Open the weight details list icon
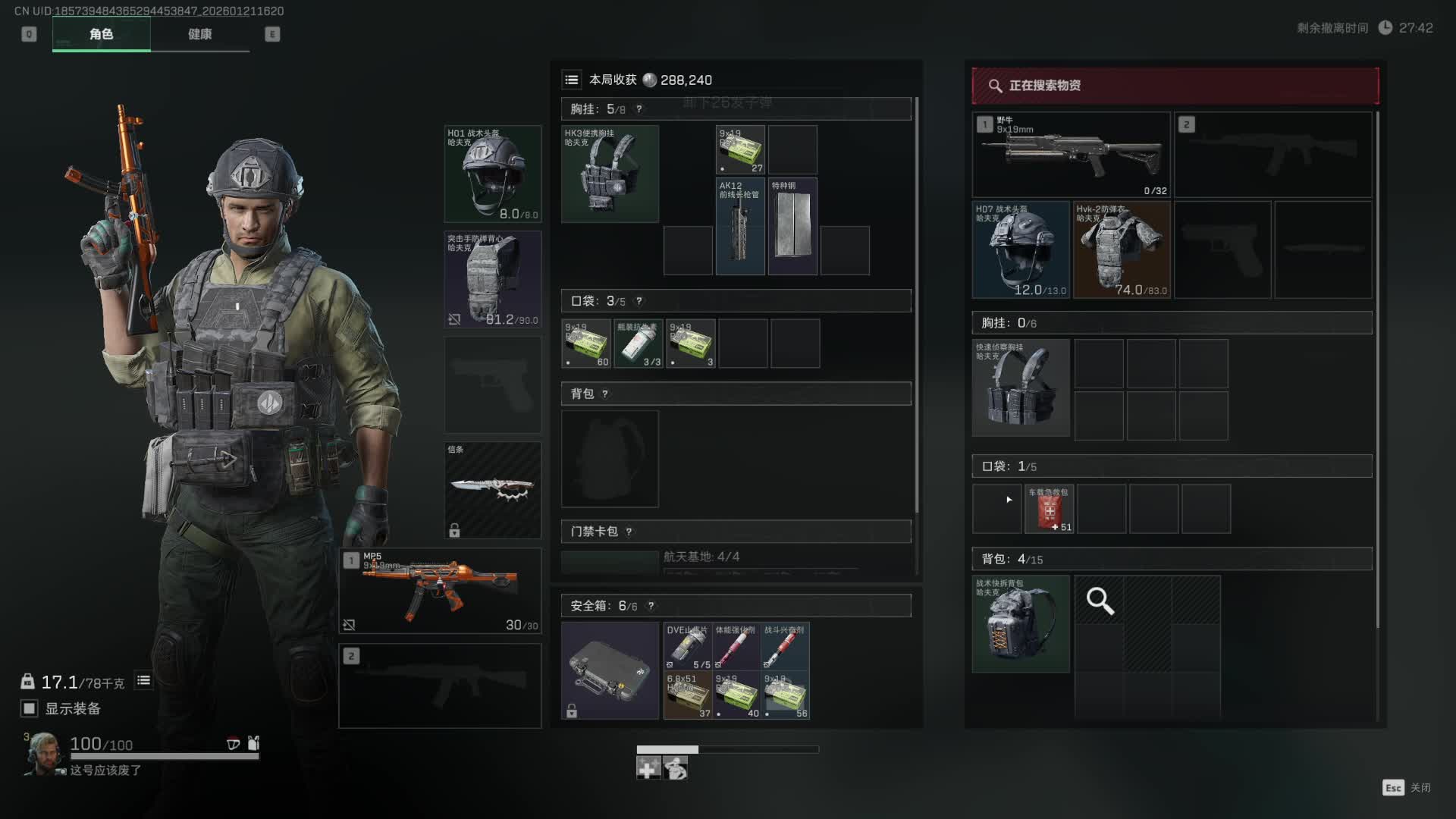Screen dimensions: 1456x819 [143, 681]
